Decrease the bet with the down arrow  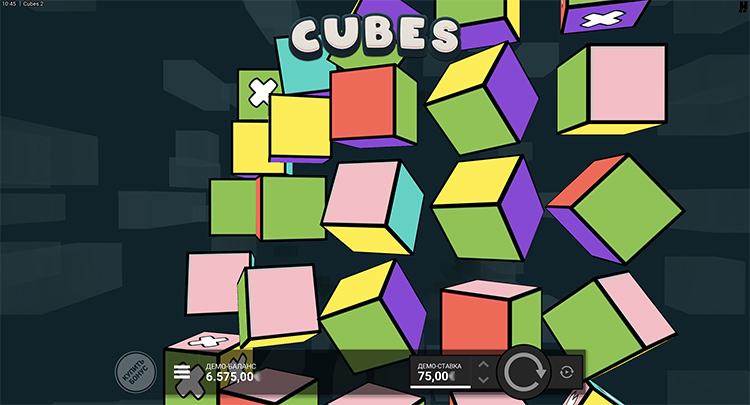tap(484, 380)
